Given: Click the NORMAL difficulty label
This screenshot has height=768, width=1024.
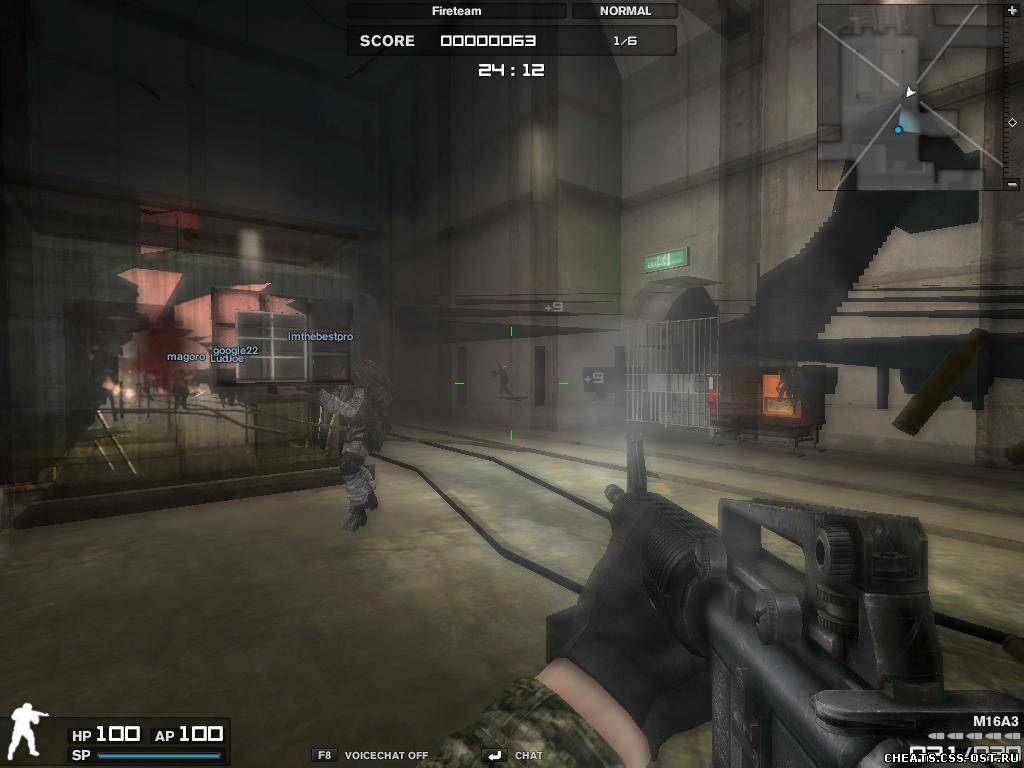Looking at the screenshot, I should point(625,11).
